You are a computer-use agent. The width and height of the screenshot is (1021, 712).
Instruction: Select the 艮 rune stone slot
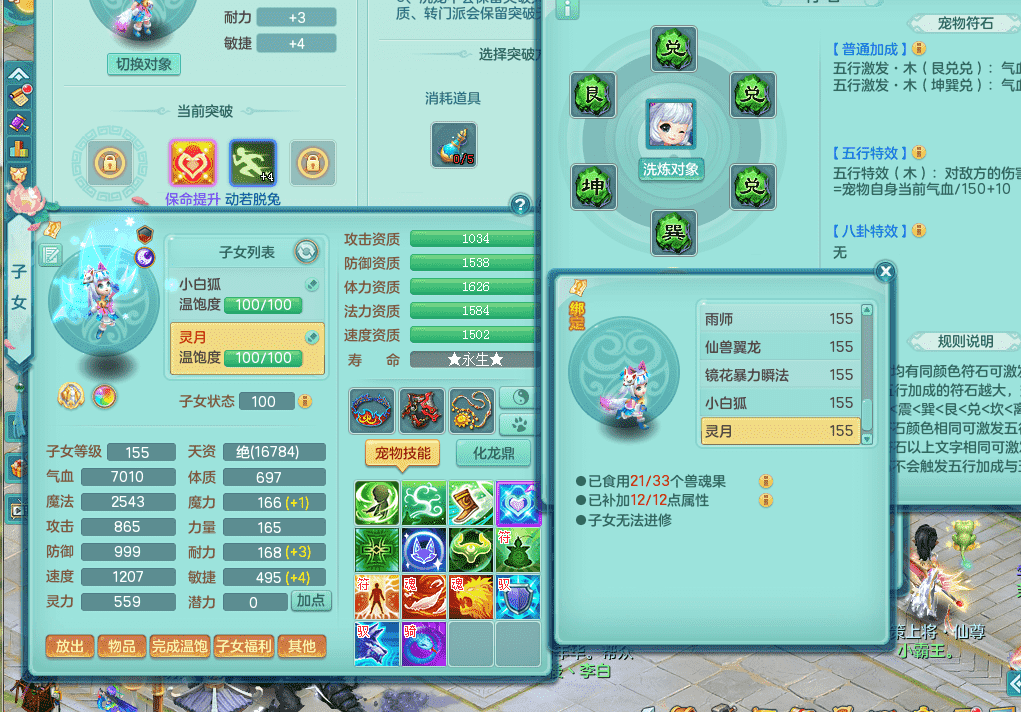tap(593, 95)
